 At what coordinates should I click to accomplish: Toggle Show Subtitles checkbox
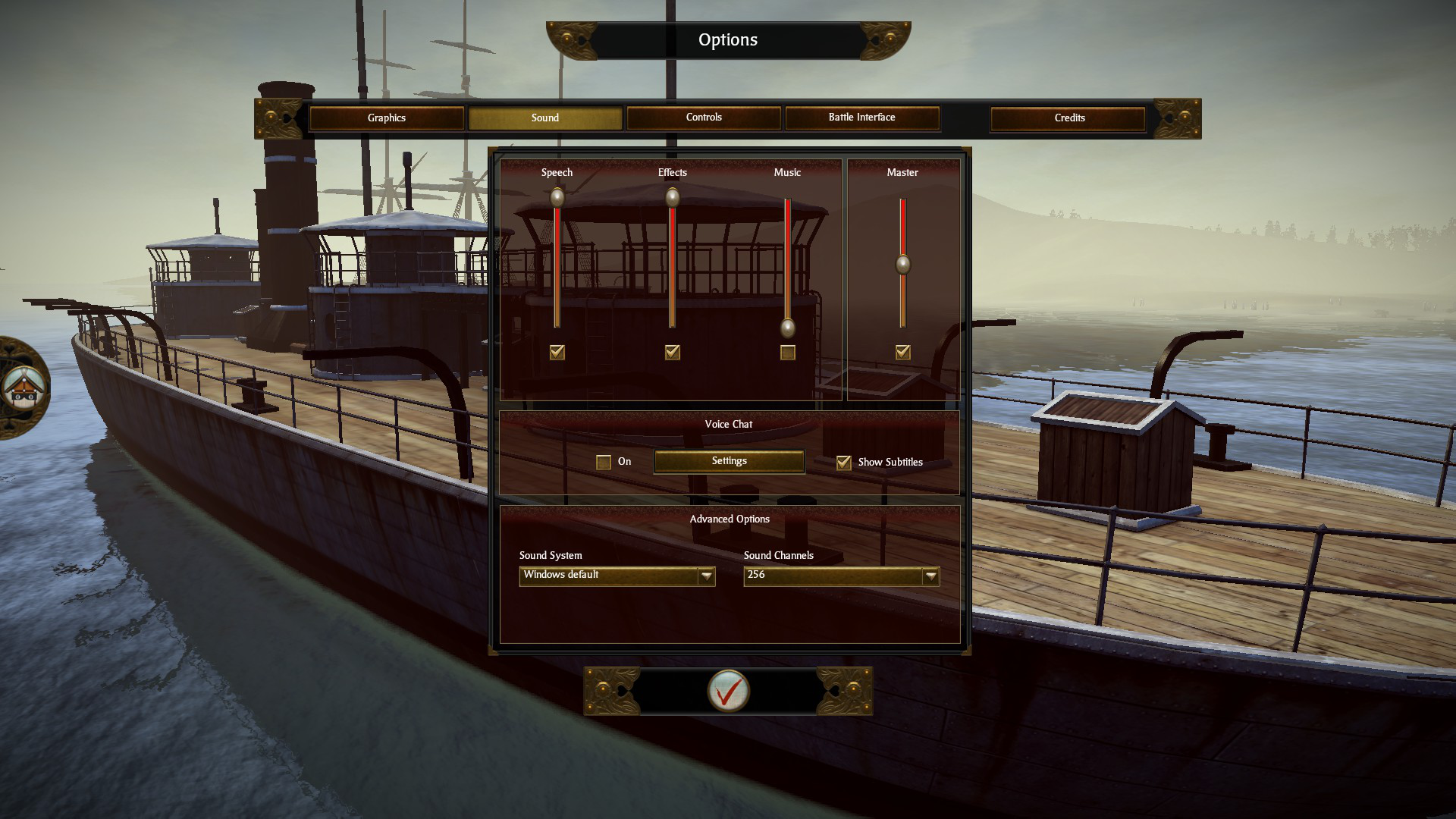843,463
